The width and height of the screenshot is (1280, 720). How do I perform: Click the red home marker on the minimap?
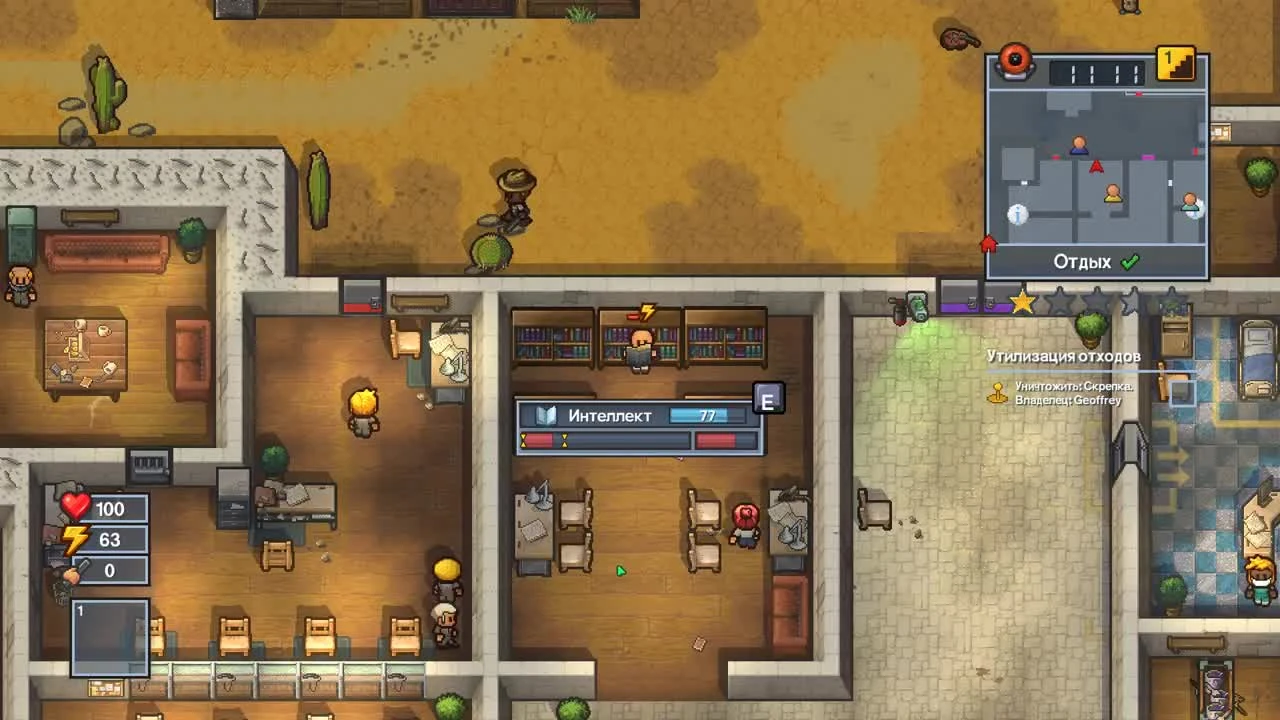(988, 241)
